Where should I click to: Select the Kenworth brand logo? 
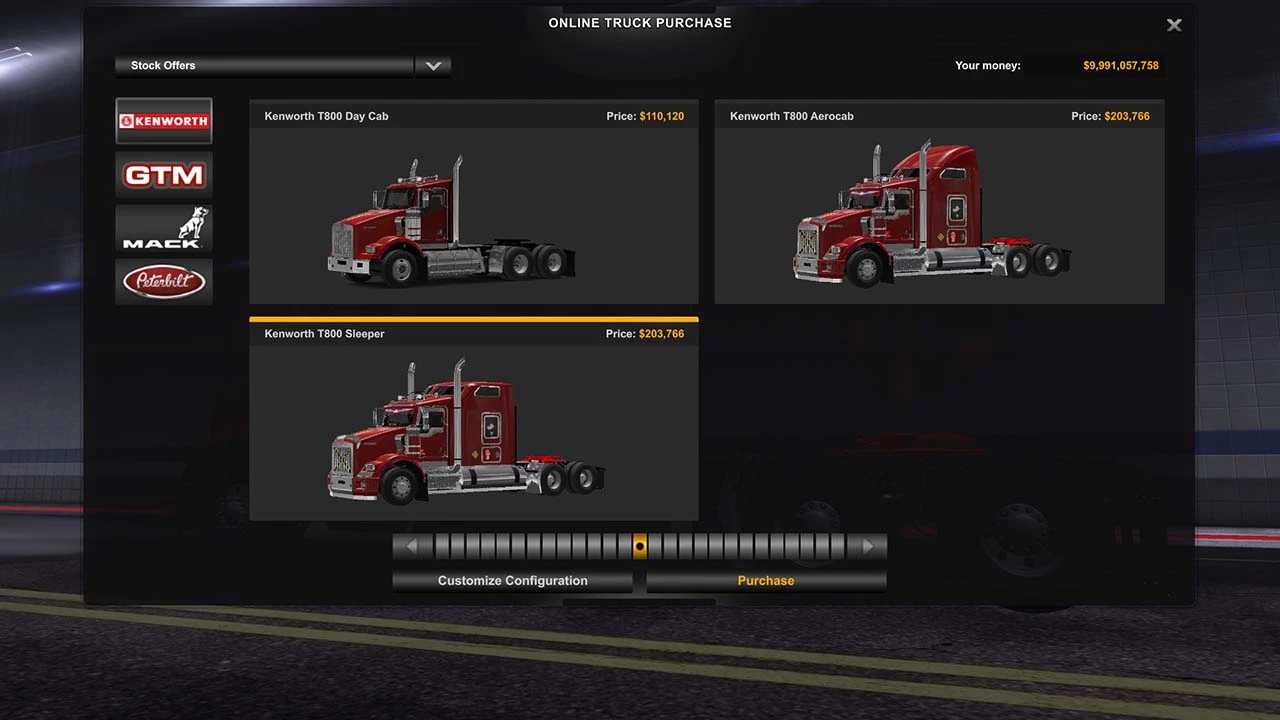coord(164,121)
